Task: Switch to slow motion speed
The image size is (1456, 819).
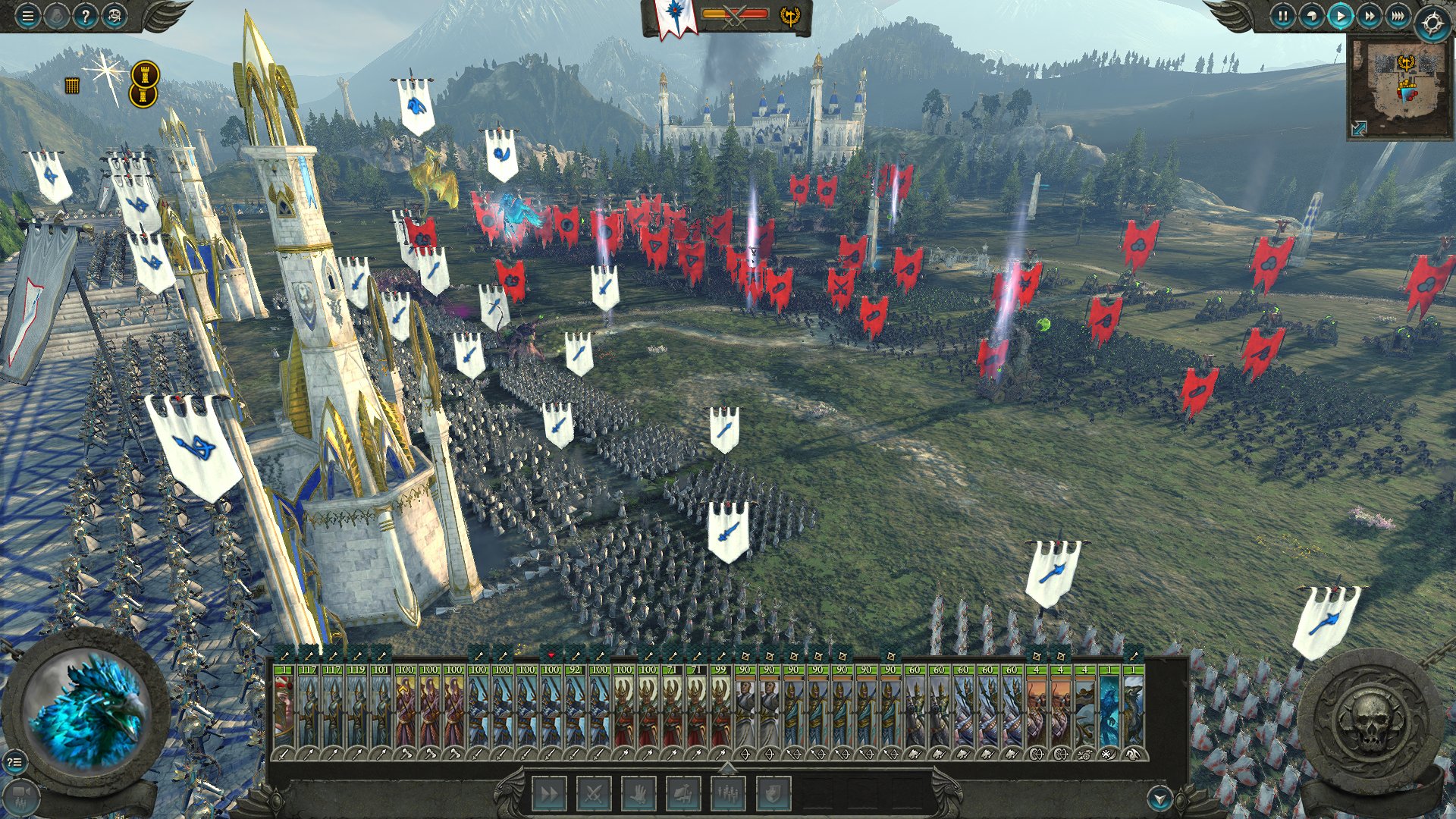Action: [x=1311, y=16]
